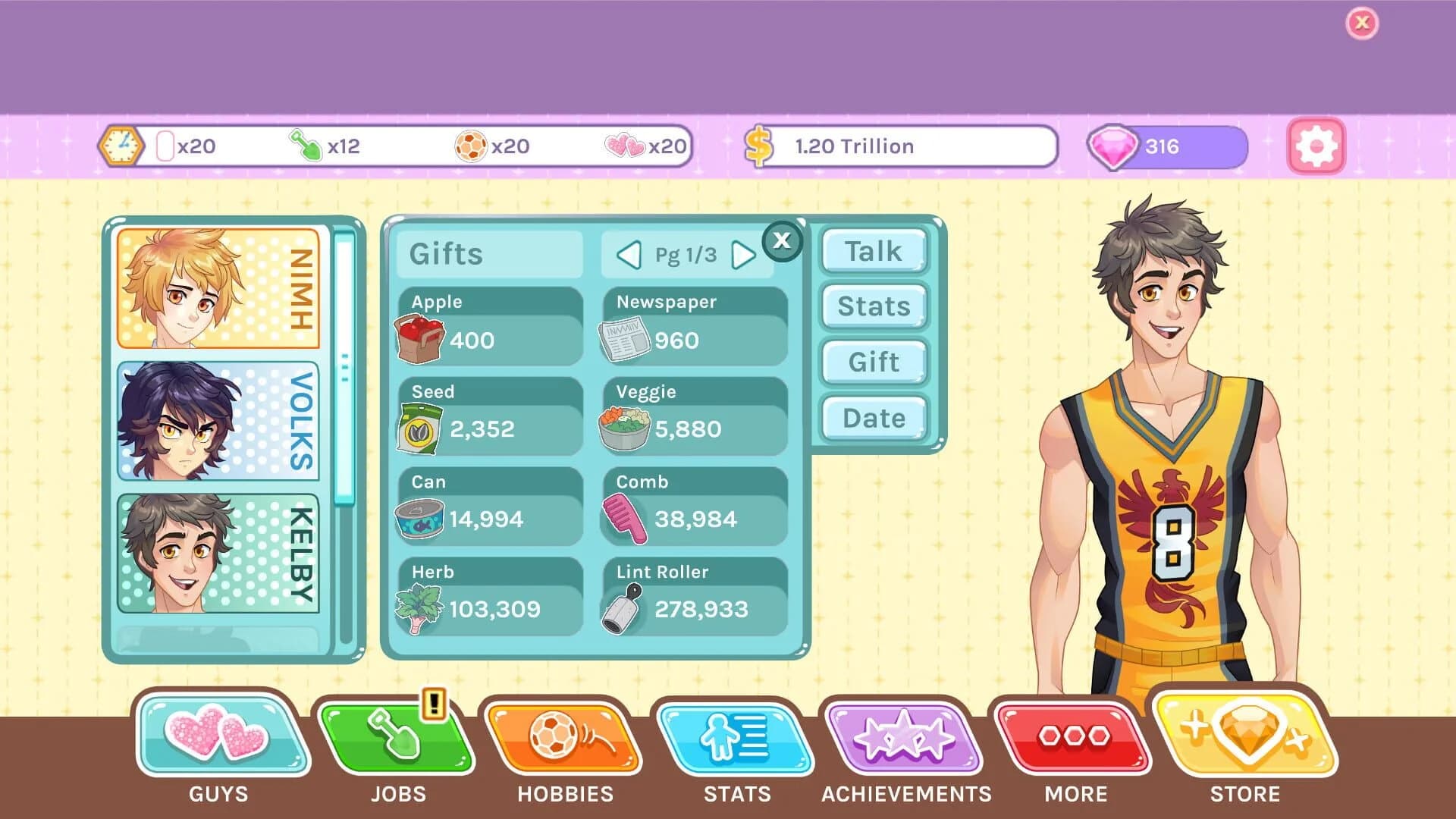Click the heart tickets icon in top bar
This screenshot has height=819, width=1456.
click(624, 146)
